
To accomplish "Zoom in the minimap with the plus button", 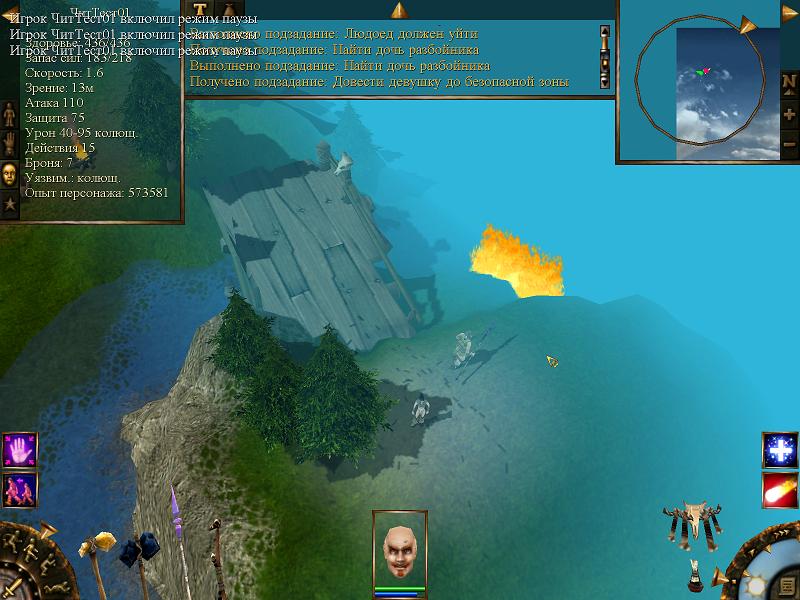I will pos(788,112).
